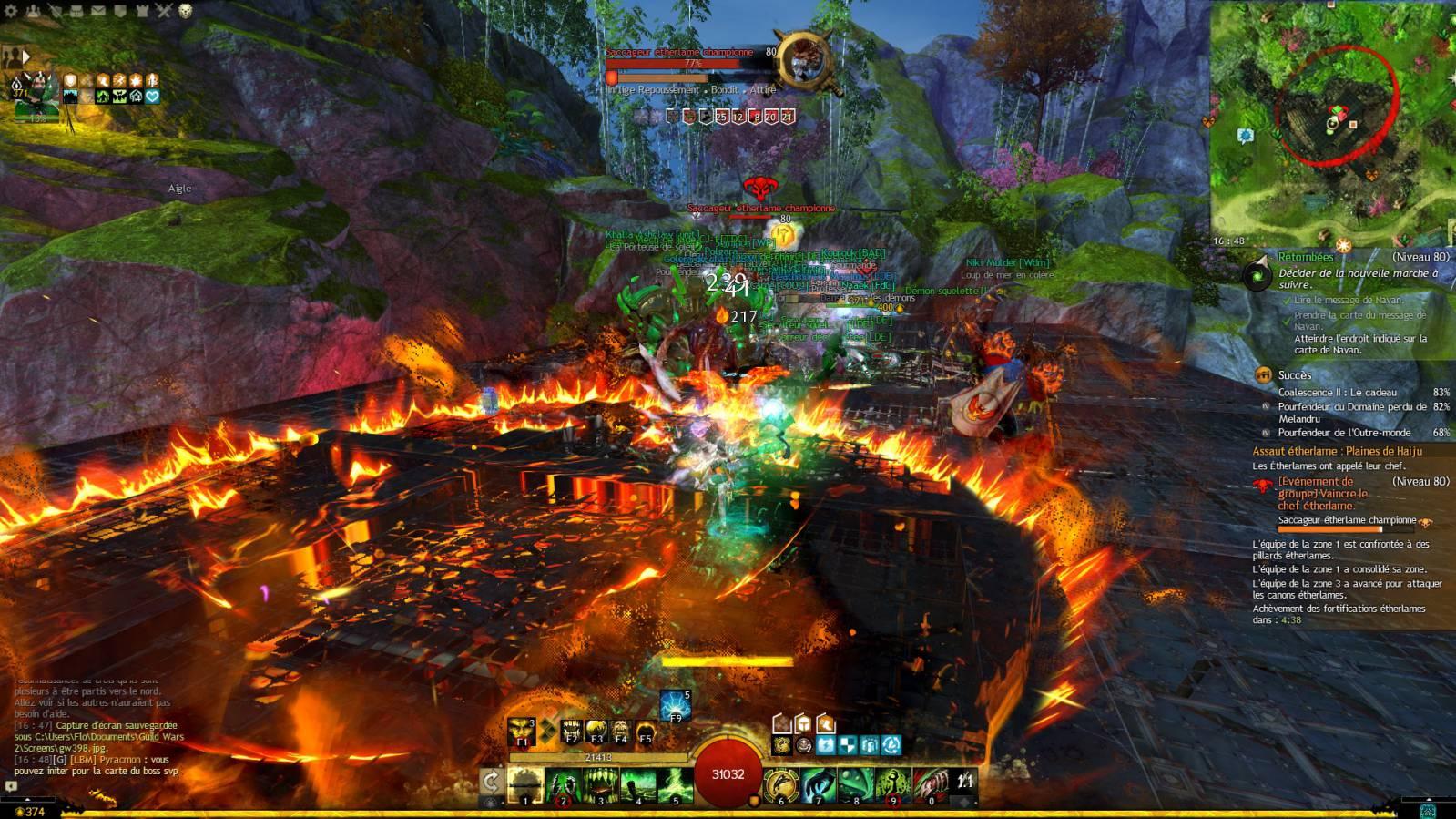Activate the healing skill in slot 6
The width and height of the screenshot is (1456, 819).
(x=780, y=783)
